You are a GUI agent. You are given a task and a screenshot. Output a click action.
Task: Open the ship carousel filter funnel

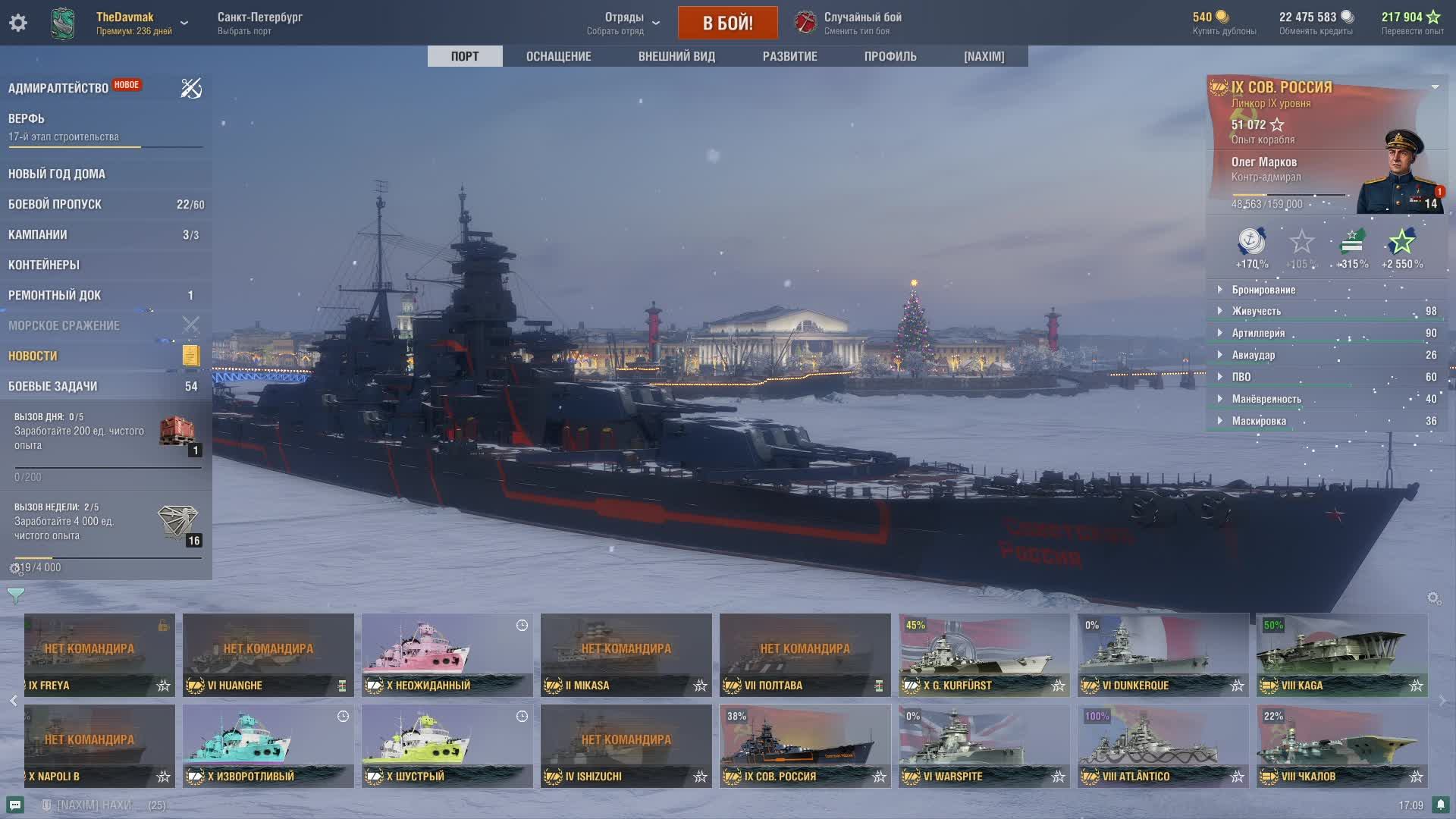click(16, 595)
